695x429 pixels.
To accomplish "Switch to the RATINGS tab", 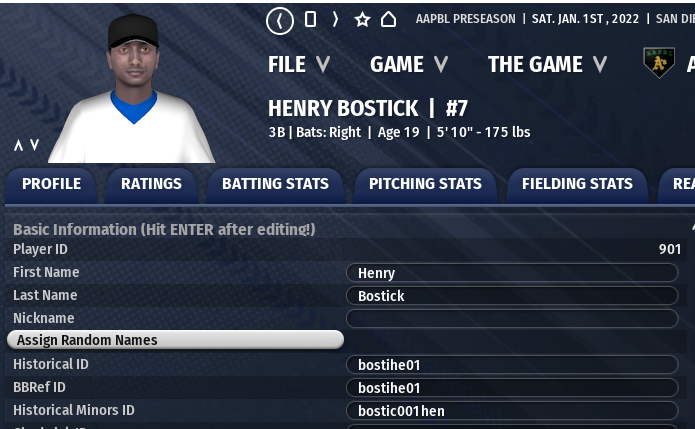I will [x=151, y=184].
